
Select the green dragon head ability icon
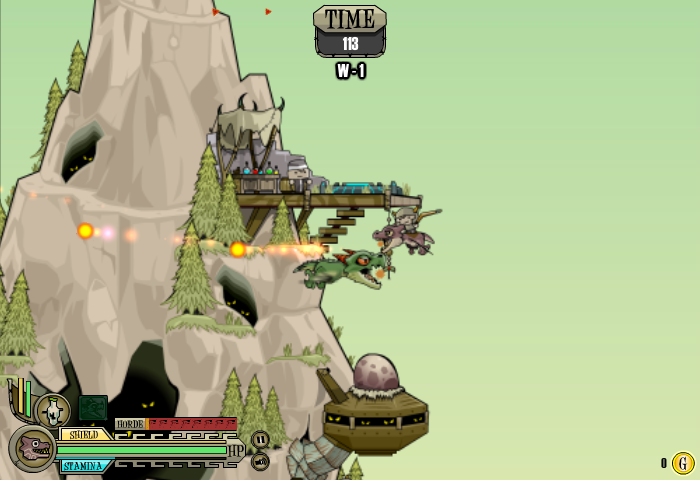(x=93, y=408)
